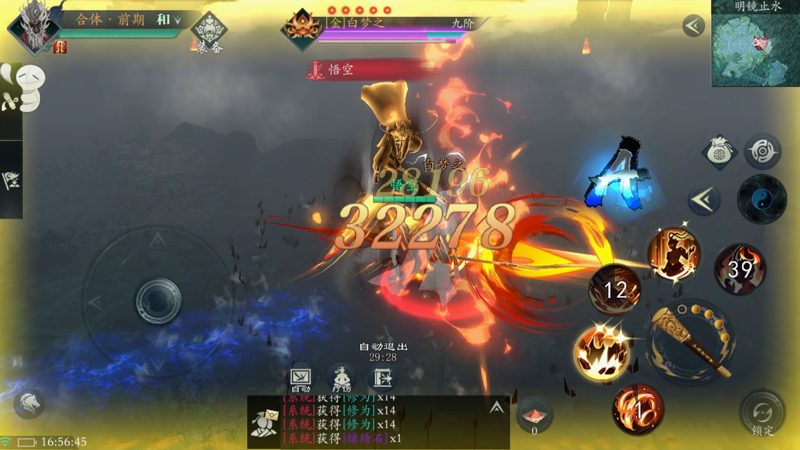This screenshot has width=800, height=450.
Task: Open the 装备 equipment menu
Action: pyautogui.click(x=209, y=32)
